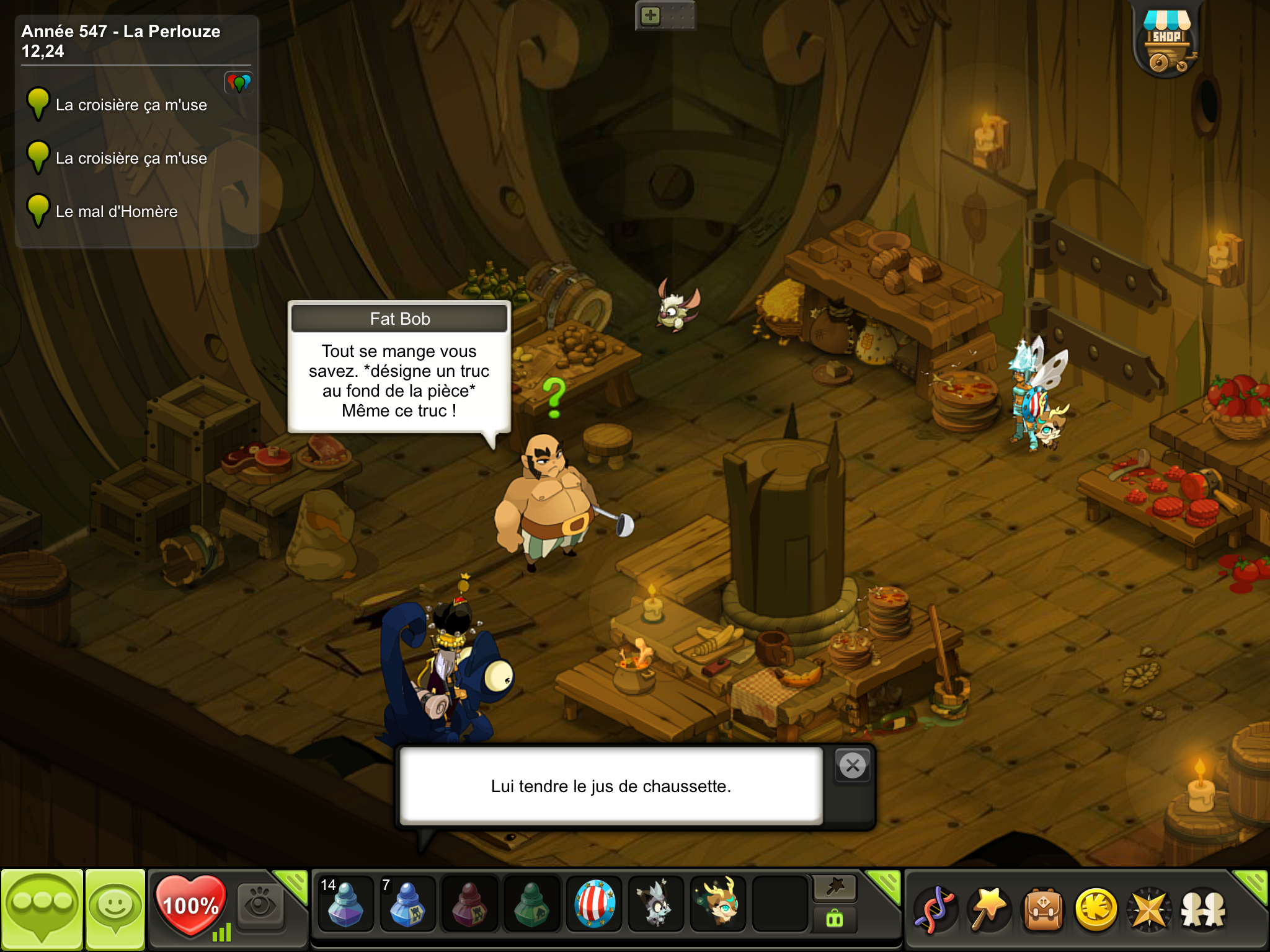1270x952 pixels.
Task: Open the inventory backpack
Action: pyautogui.click(x=1043, y=909)
